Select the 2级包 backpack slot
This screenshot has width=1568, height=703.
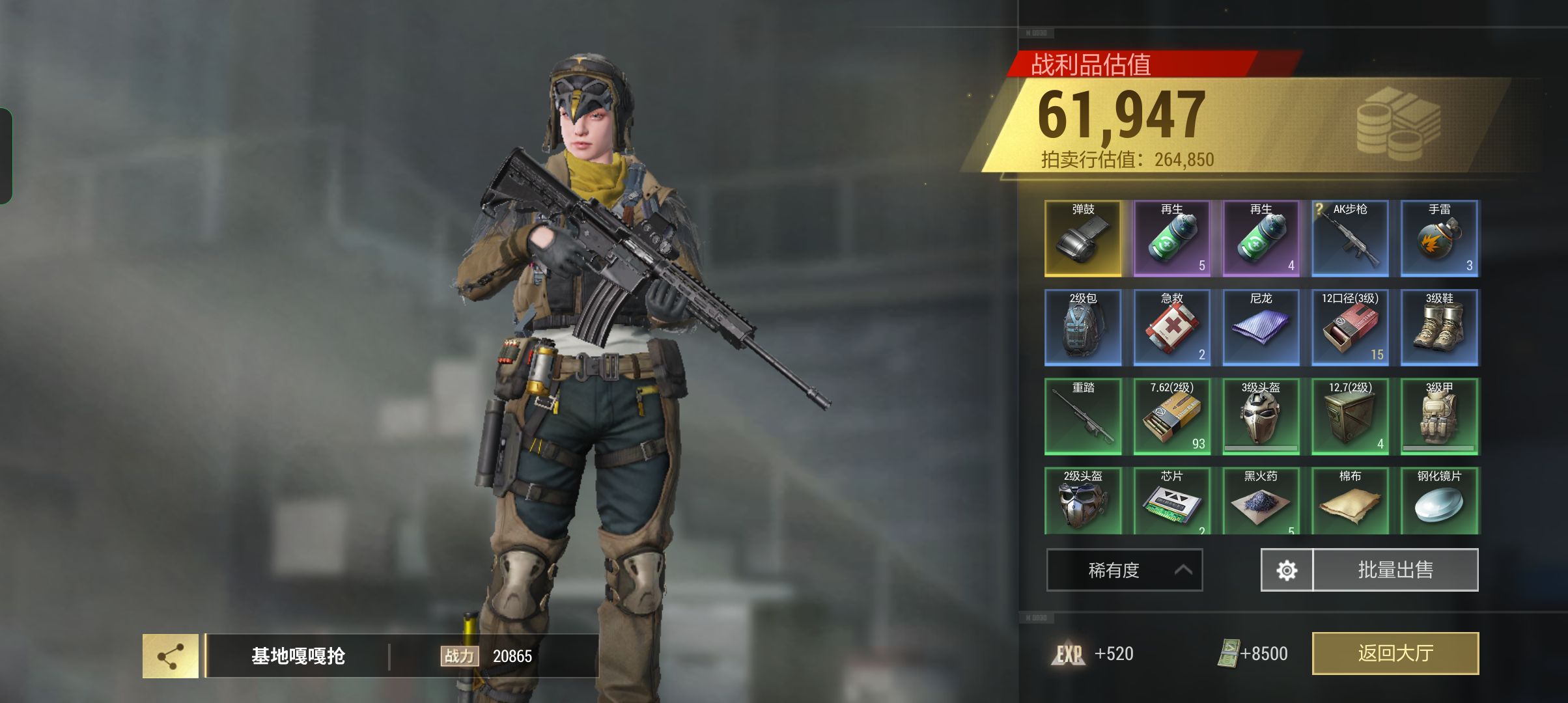[1083, 327]
